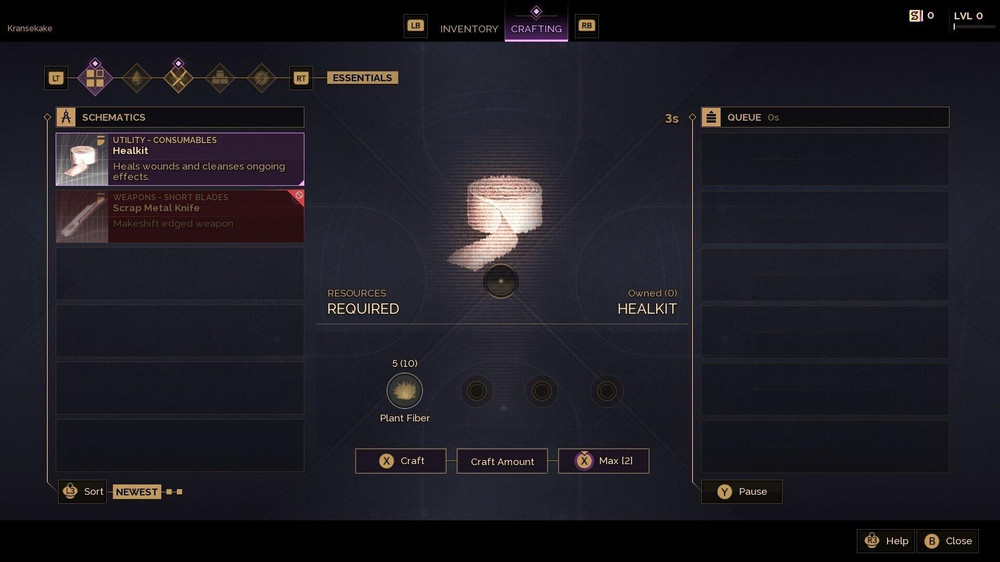Viewport: 1000px width, 562px height.
Task: Craft the Healkit
Action: [400, 461]
